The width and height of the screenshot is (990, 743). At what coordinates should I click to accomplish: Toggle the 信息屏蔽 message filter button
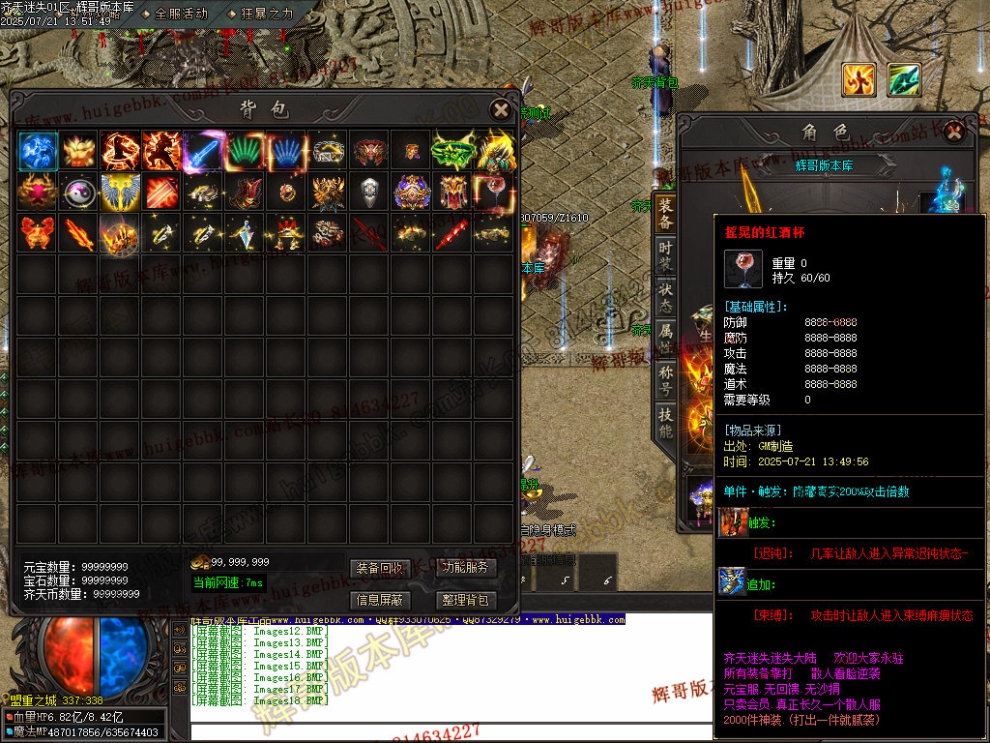tap(380, 600)
